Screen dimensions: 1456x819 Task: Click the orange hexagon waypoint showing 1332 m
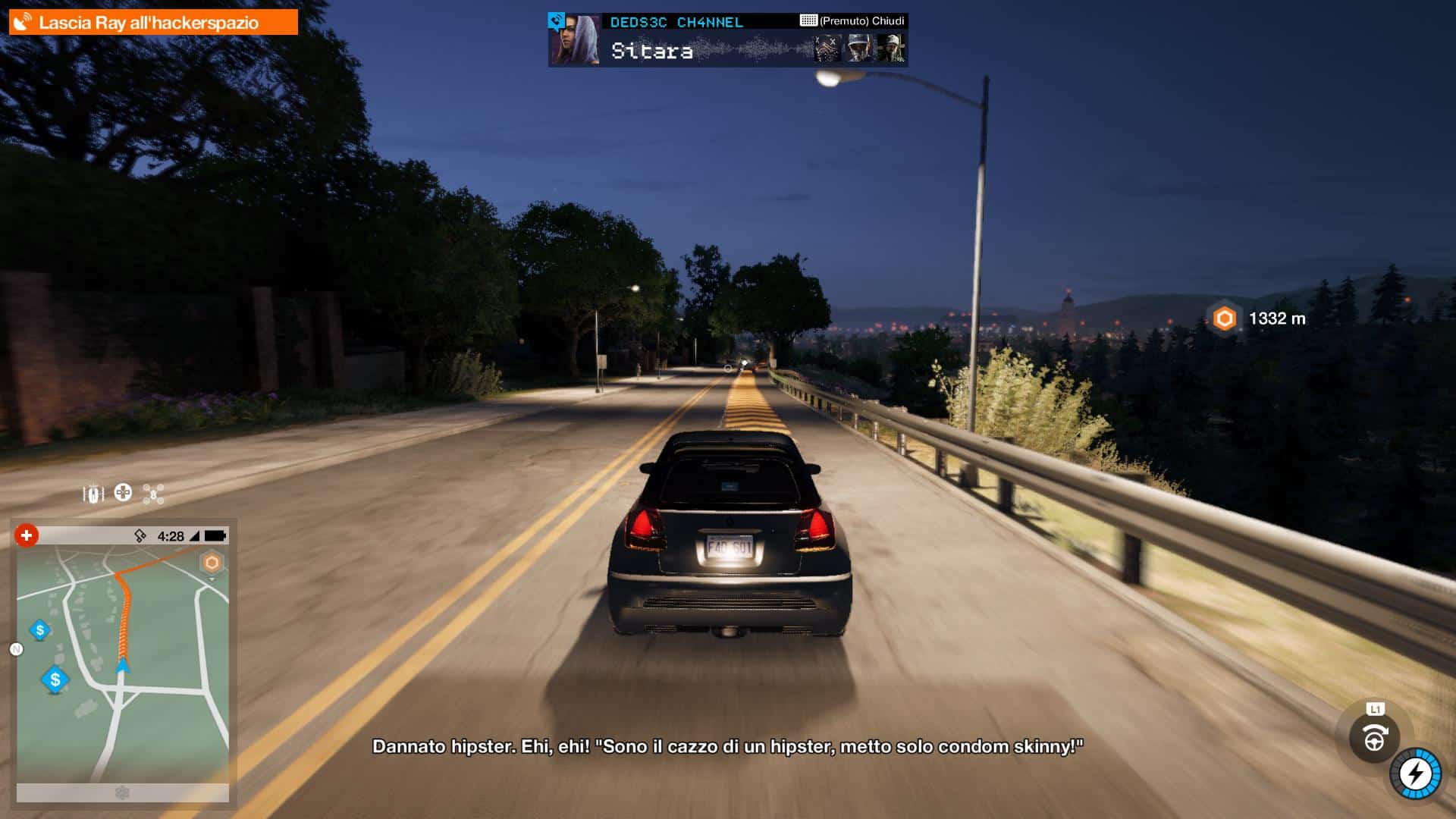(x=1224, y=318)
